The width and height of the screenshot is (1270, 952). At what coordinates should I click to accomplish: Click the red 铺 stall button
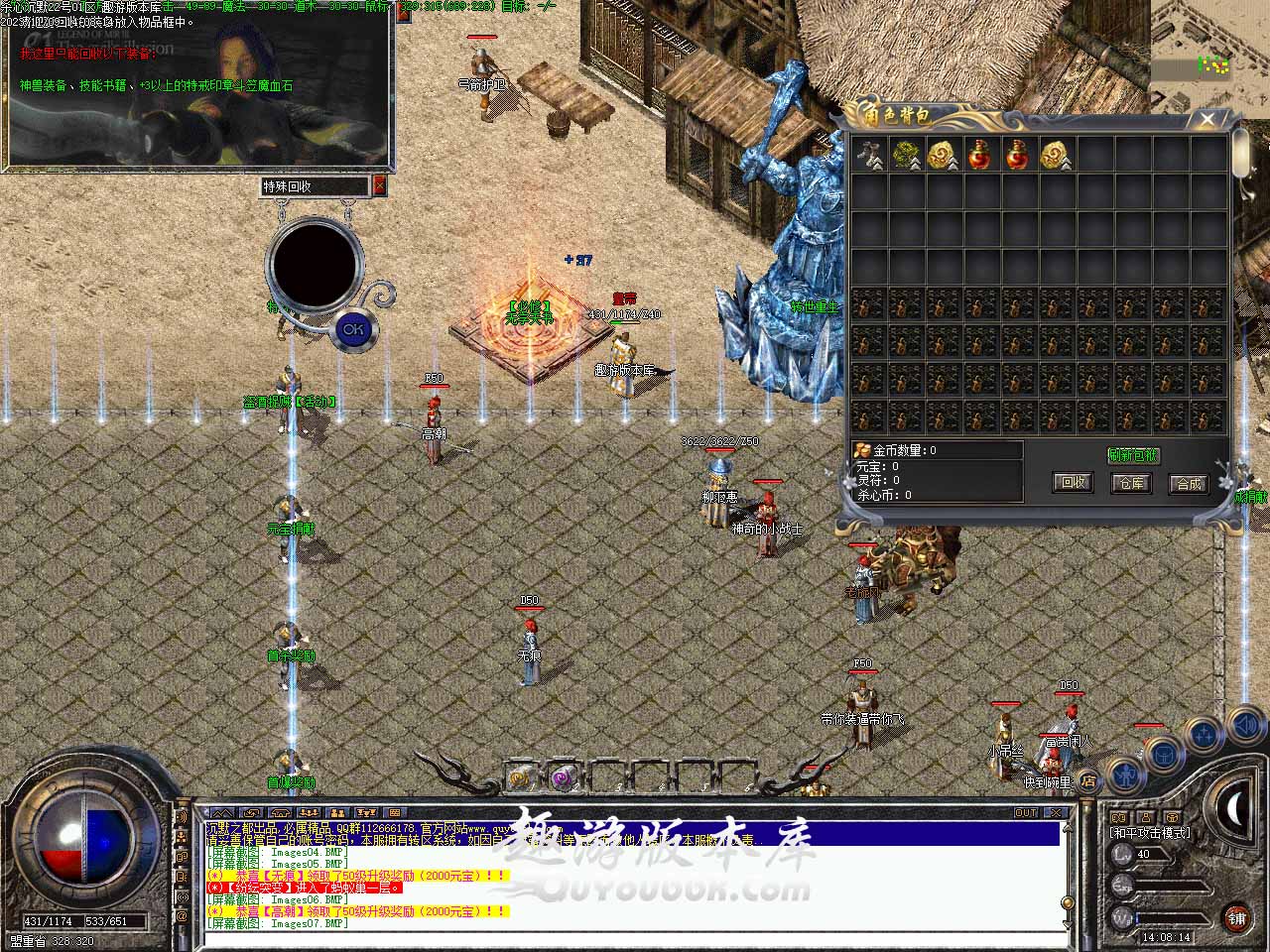pyautogui.click(x=1236, y=916)
